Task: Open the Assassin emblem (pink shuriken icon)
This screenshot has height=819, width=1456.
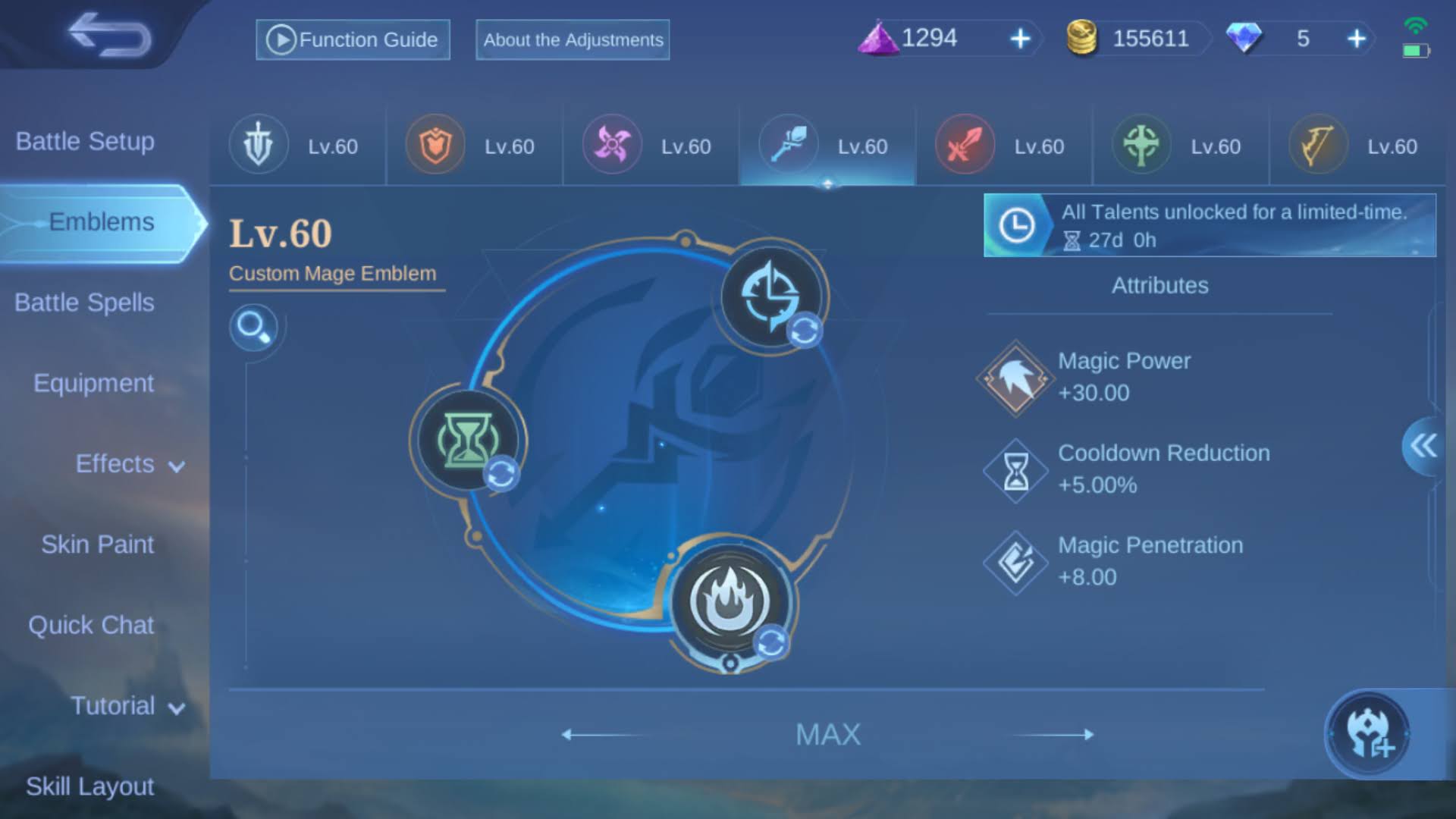Action: point(611,144)
